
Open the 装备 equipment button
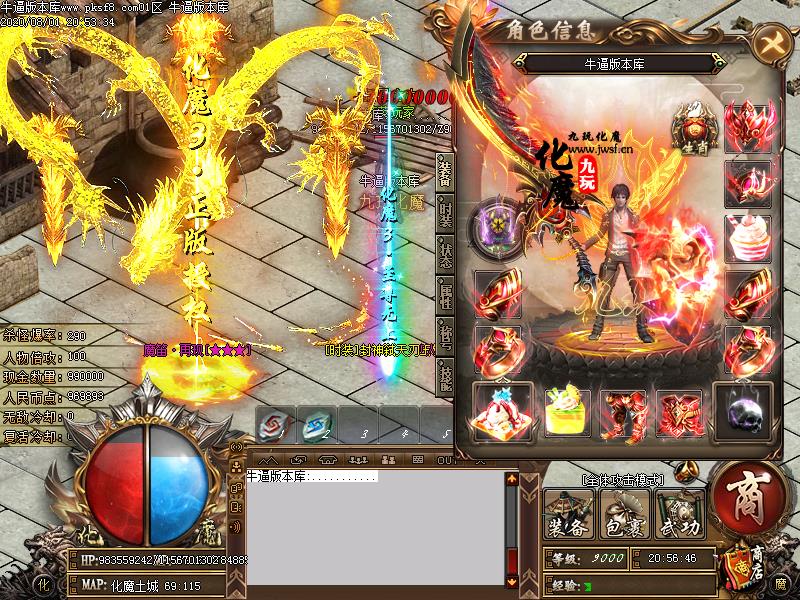click(x=567, y=515)
